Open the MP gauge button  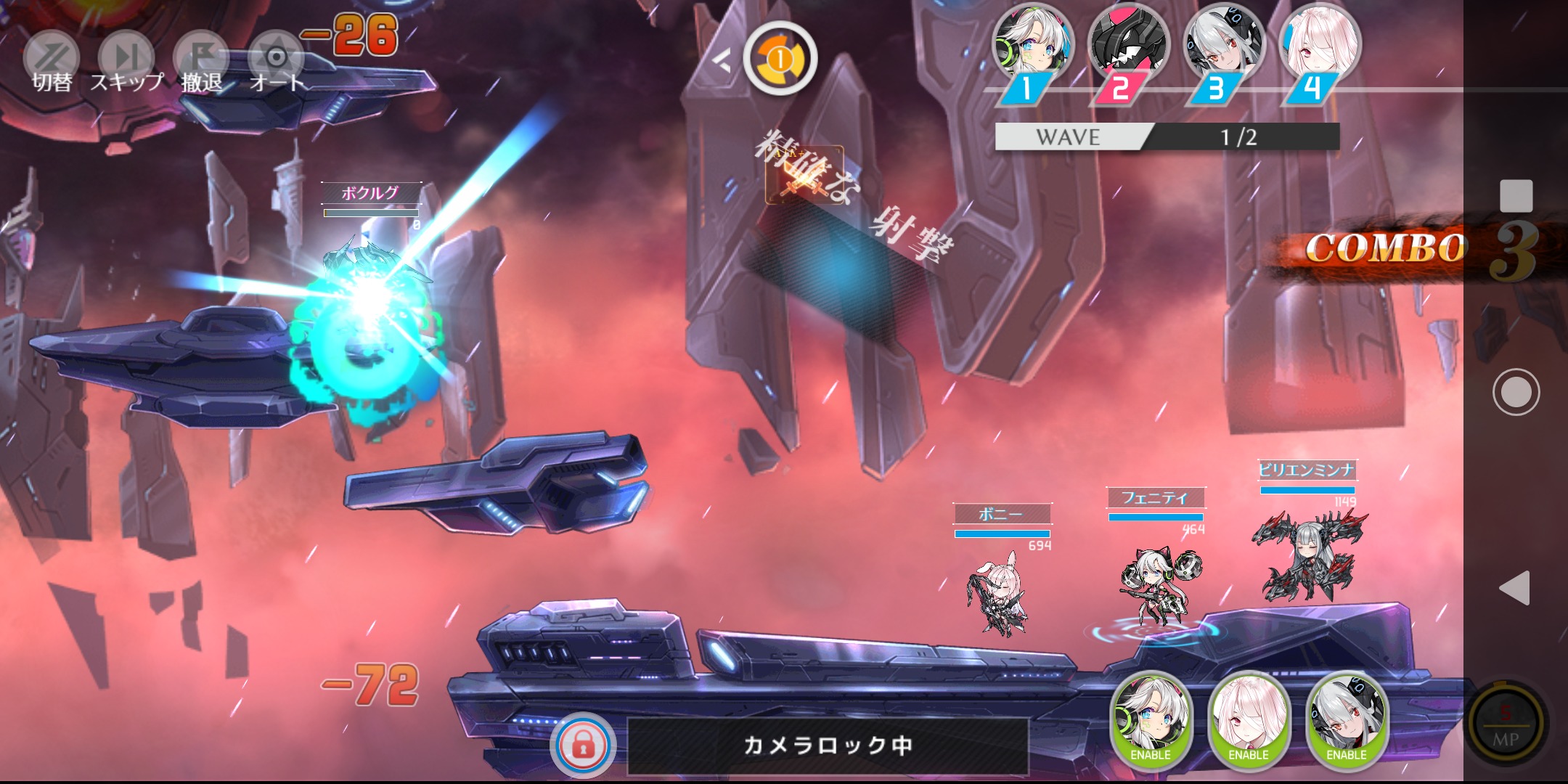(x=1506, y=722)
